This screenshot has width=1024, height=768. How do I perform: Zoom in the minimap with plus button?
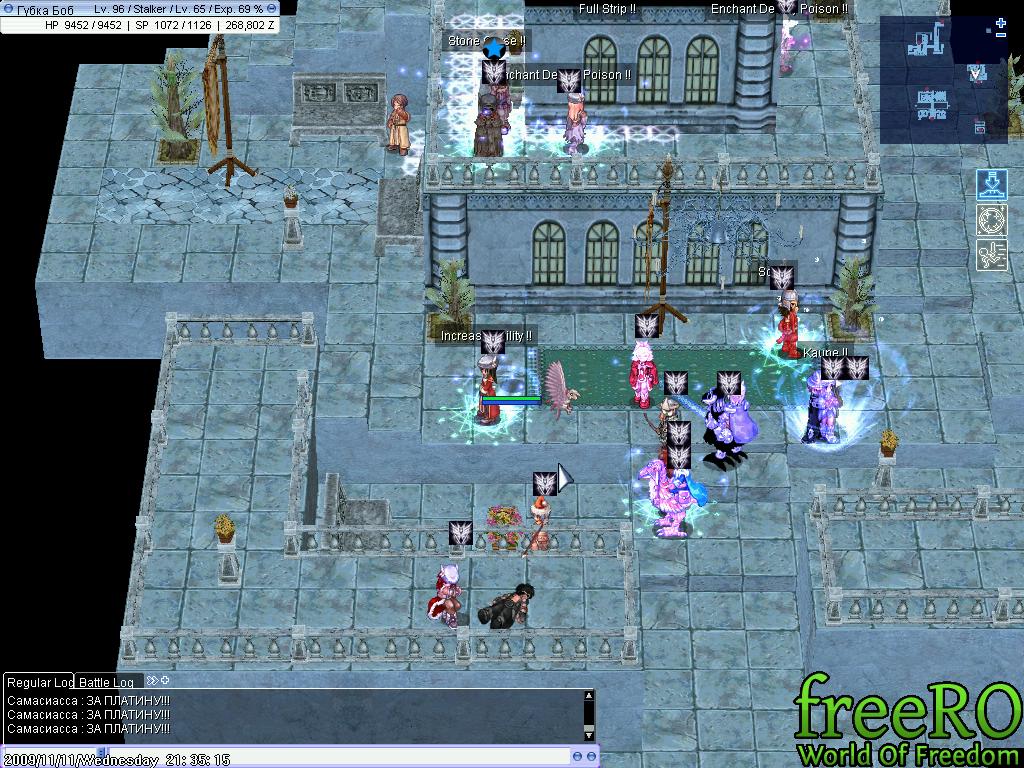click(x=1001, y=24)
